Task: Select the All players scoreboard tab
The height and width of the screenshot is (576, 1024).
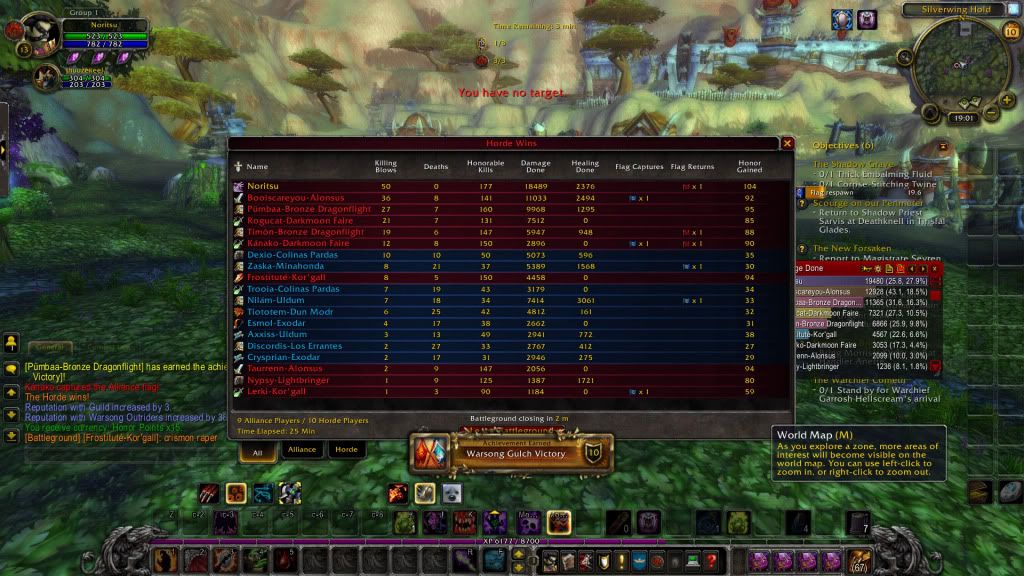Action: 257,450
